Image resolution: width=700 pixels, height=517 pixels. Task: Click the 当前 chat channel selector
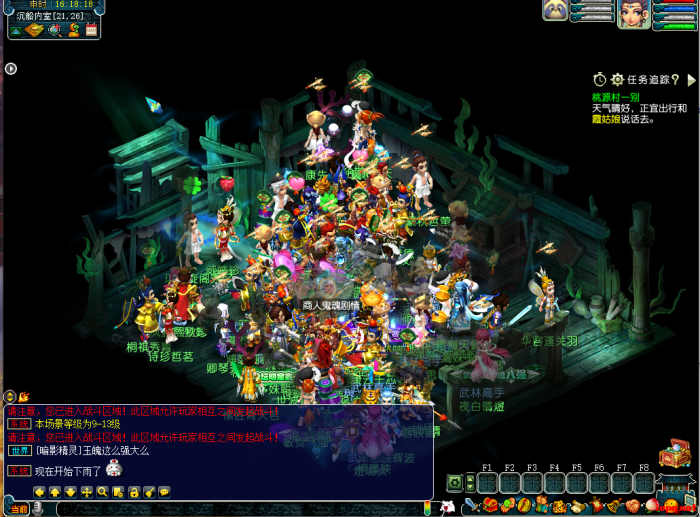pos(19,509)
